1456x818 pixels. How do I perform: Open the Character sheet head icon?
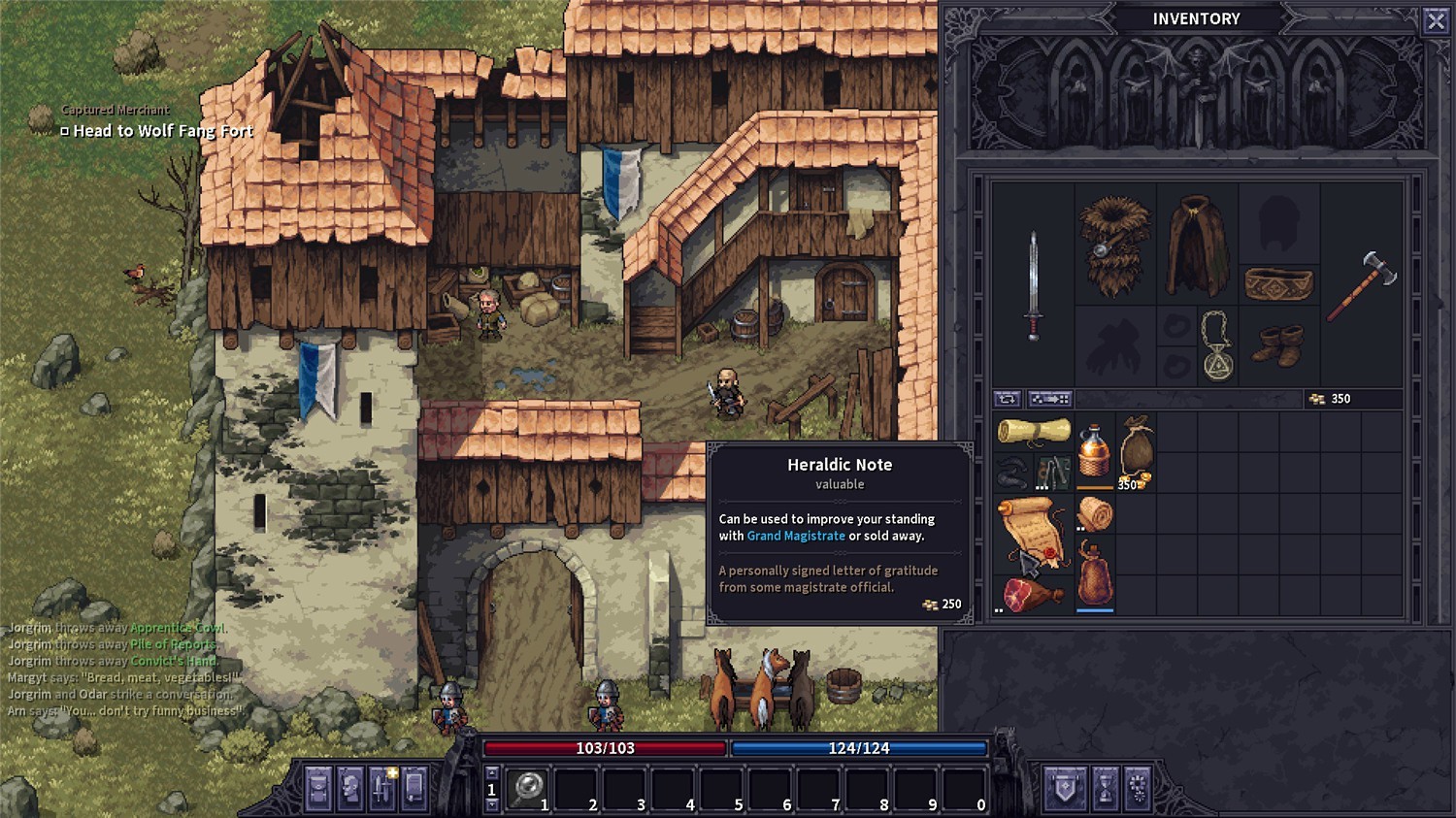pos(349,788)
